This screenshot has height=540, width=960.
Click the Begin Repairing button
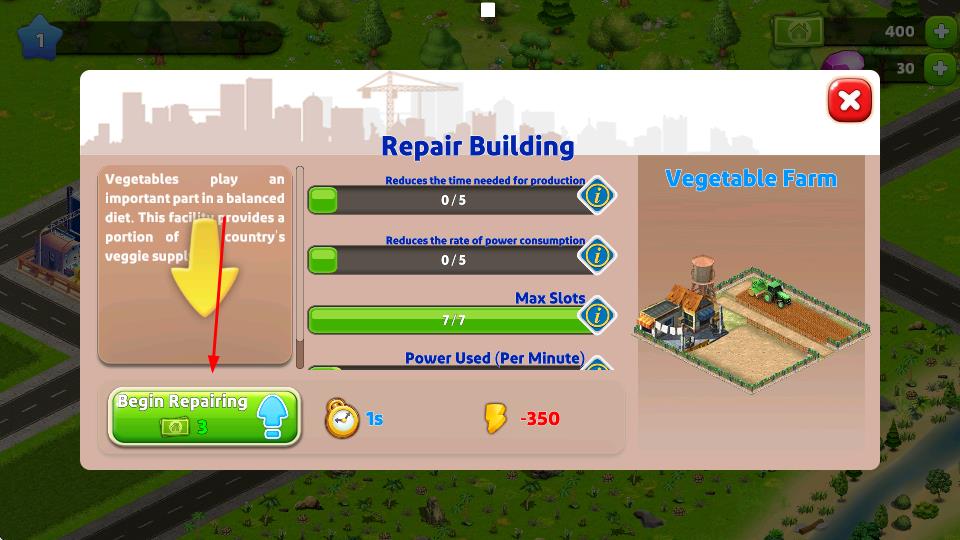[204, 416]
